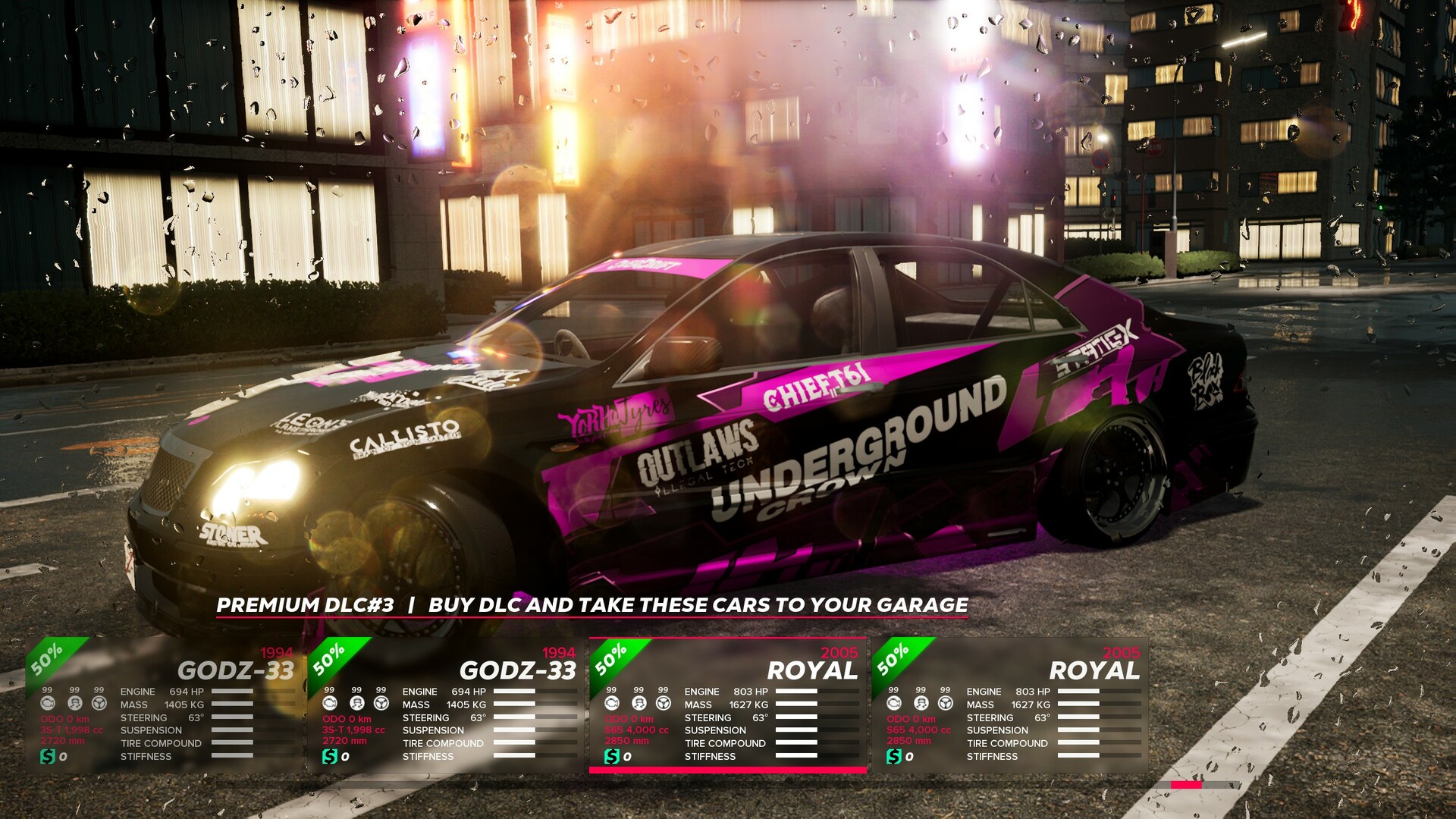
Task: Click the engine icon on the first GODZ-33 card
Action: click(x=47, y=703)
